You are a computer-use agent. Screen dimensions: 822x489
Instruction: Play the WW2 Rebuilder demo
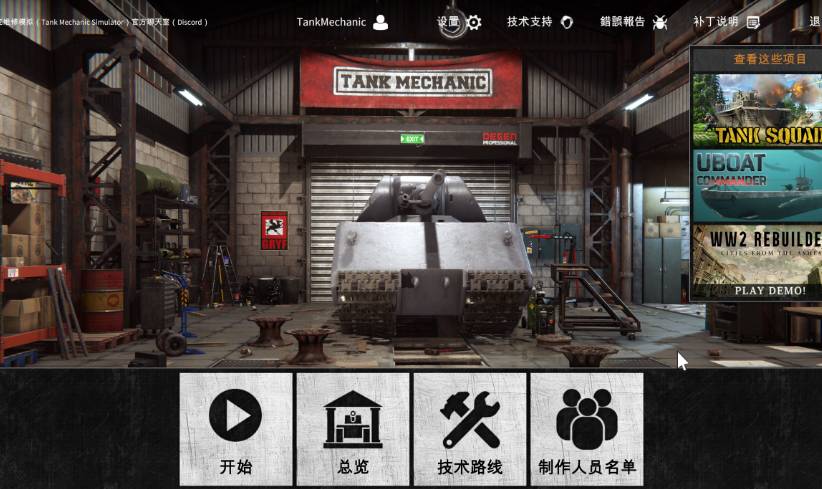pos(757,262)
